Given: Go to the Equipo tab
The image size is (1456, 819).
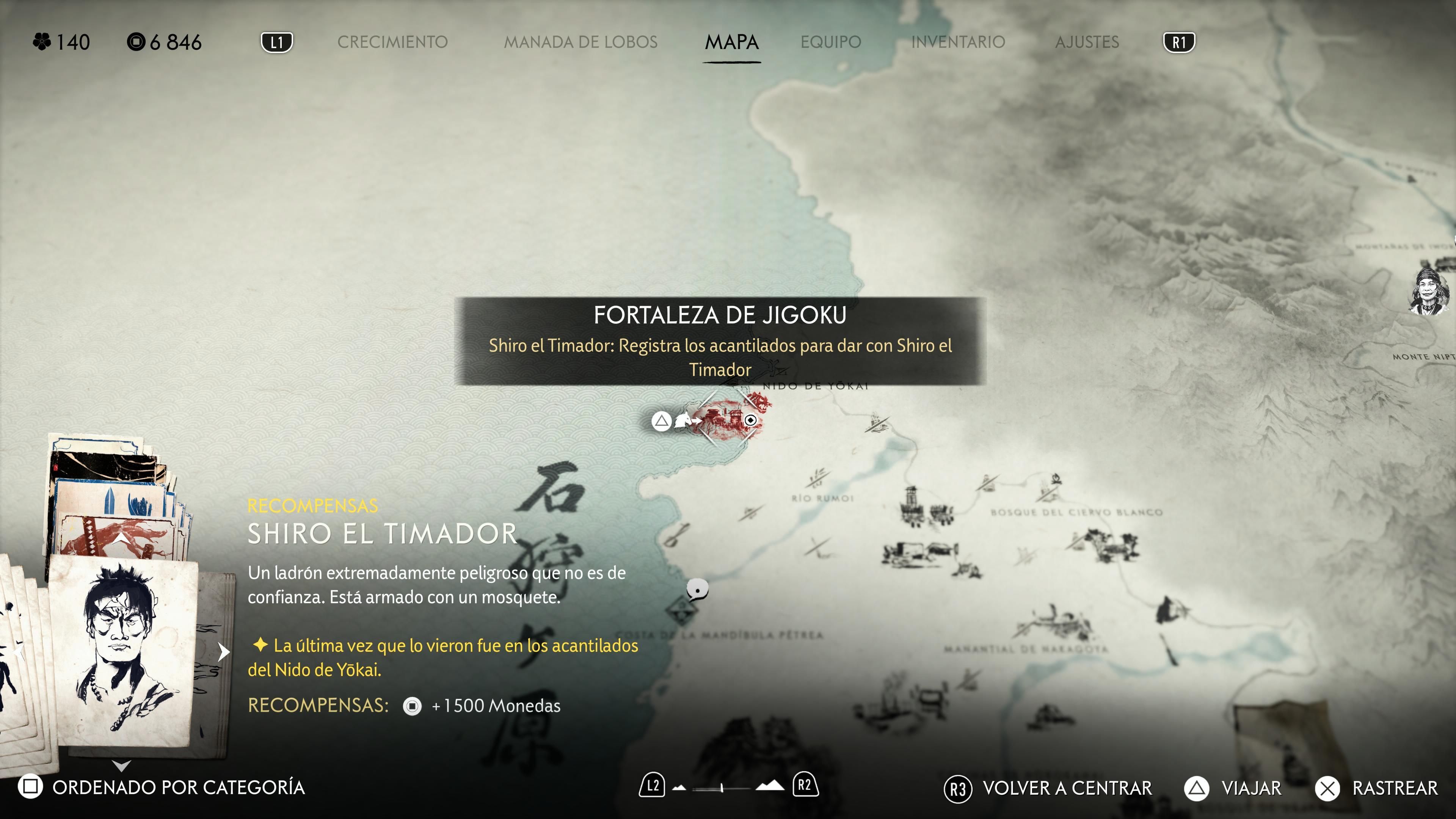Looking at the screenshot, I should pos(830,42).
